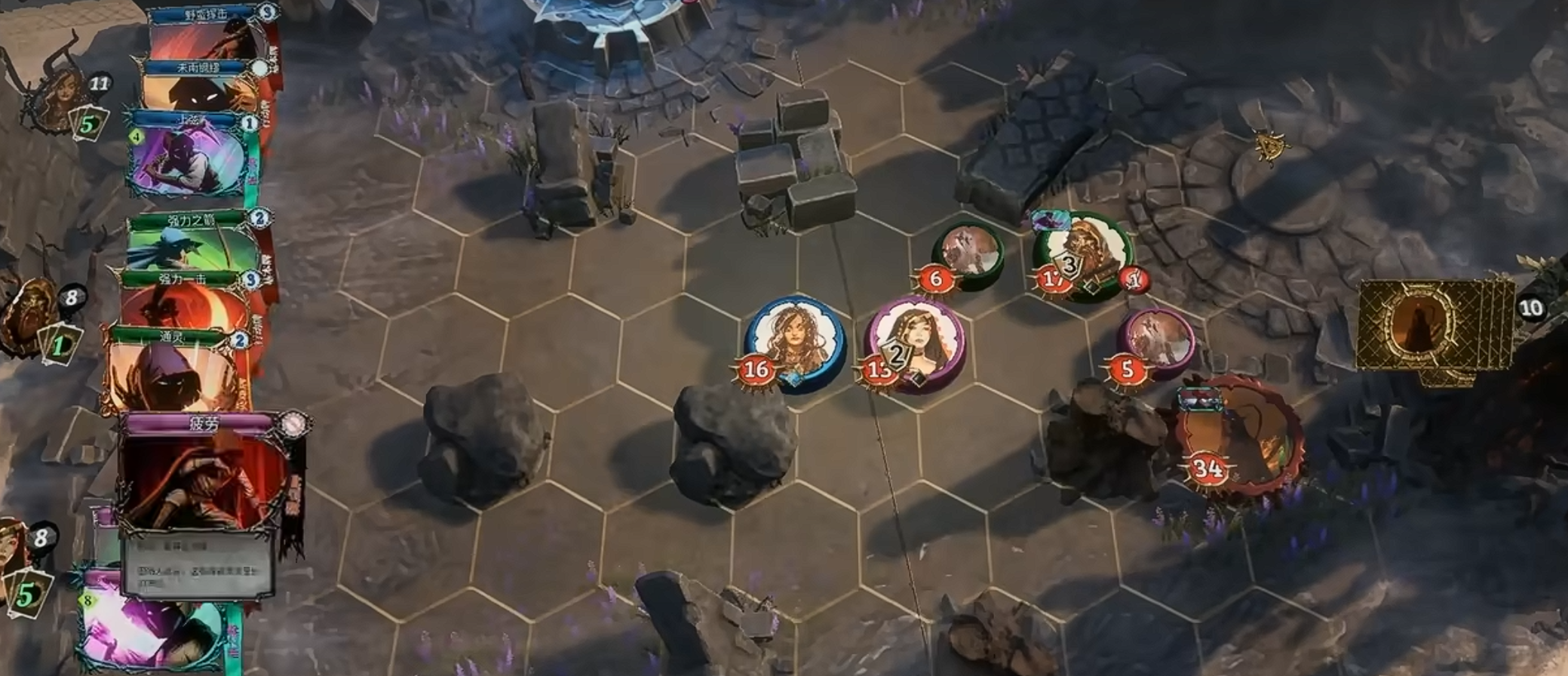This screenshot has width=1568, height=676.
Task: Select the bearded dwarf hero portrait
Action: (30, 317)
